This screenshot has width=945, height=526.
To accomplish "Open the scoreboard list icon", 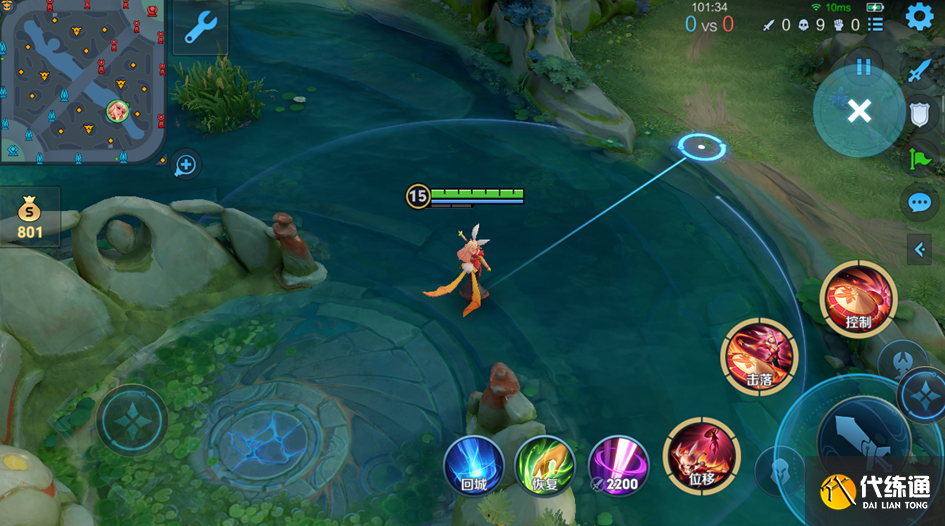I will coord(876,24).
